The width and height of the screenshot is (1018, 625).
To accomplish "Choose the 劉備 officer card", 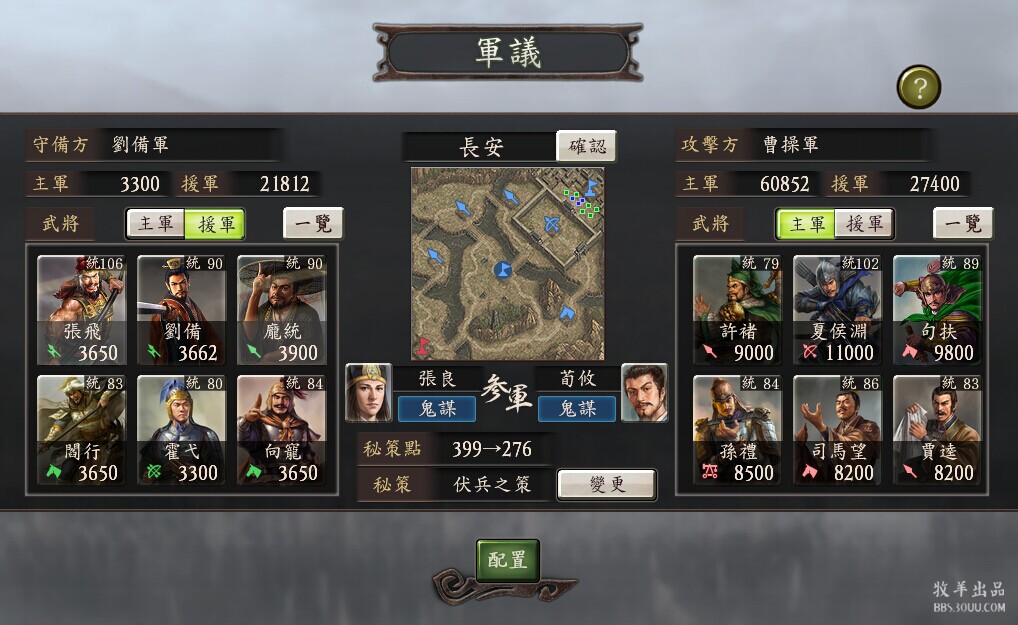I will tap(182, 310).
